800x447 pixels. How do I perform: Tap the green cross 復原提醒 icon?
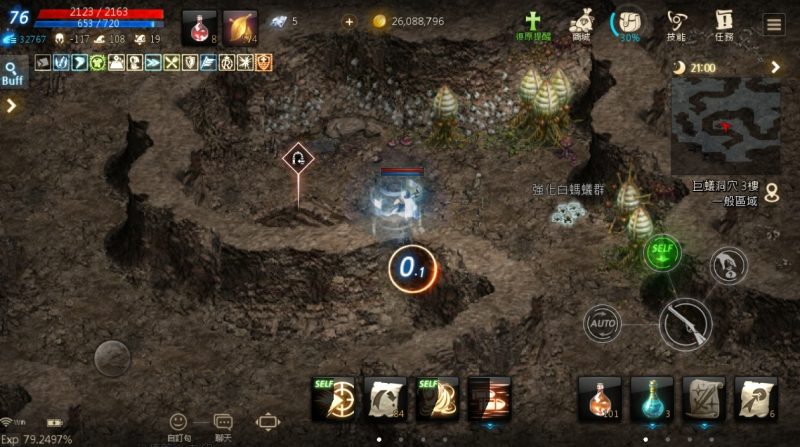click(x=534, y=24)
